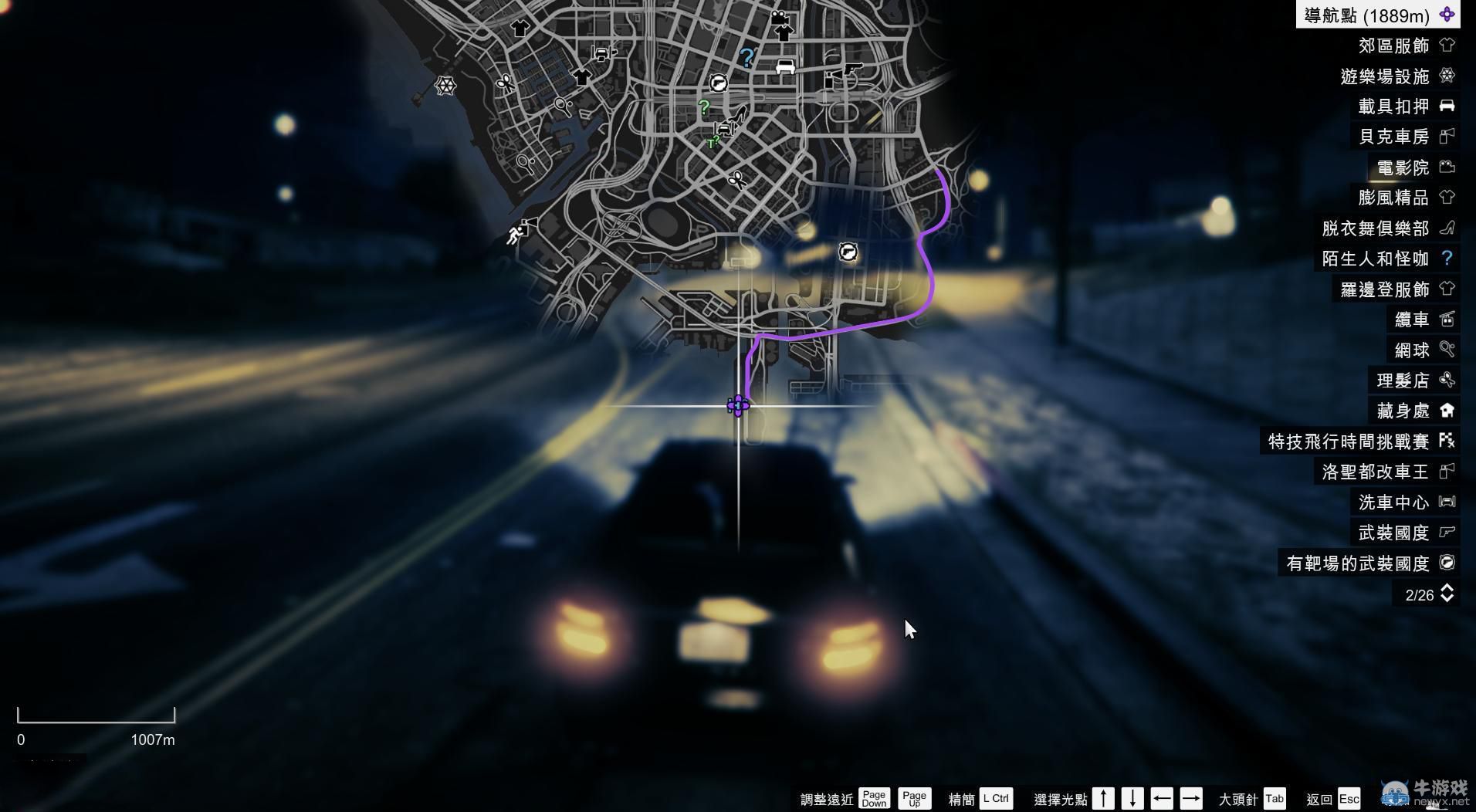
Task: Select the 理髮店 barber scissors icon
Action: (x=1447, y=380)
